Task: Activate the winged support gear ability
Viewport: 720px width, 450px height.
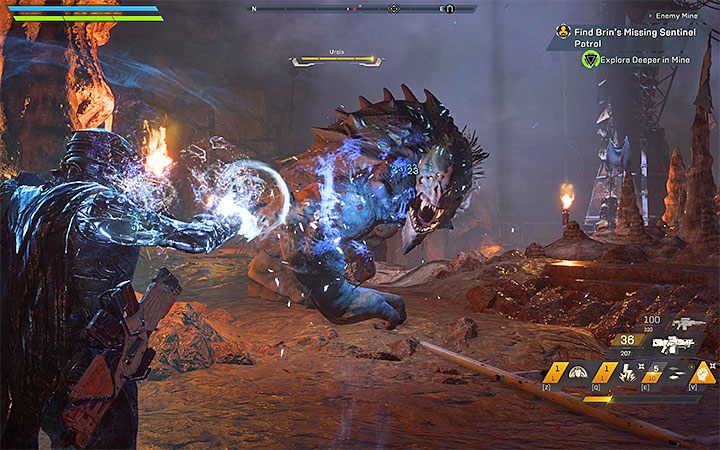Action: (x=580, y=374)
